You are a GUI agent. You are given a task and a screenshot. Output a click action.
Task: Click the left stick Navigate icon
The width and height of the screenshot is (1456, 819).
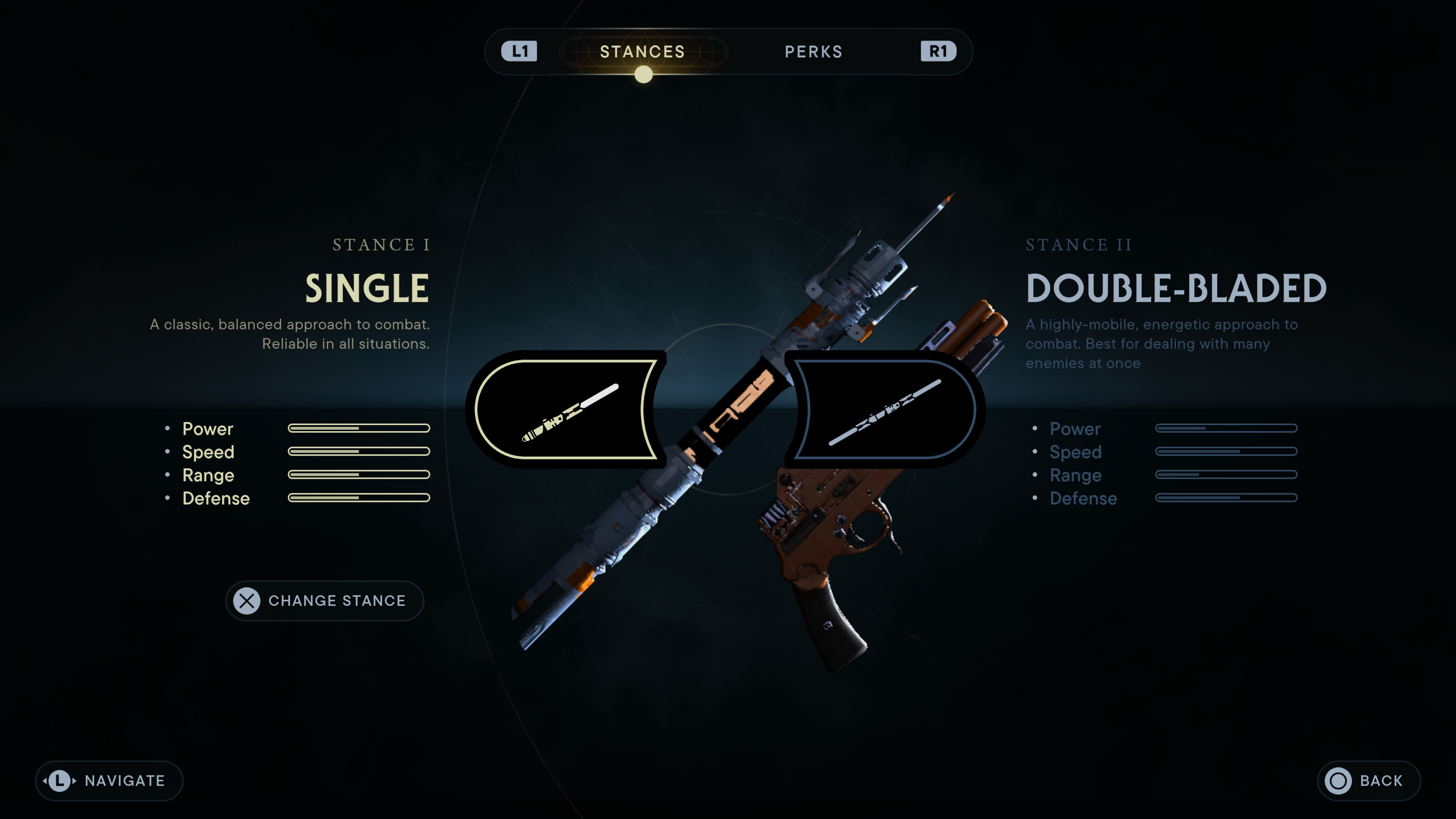(59, 781)
